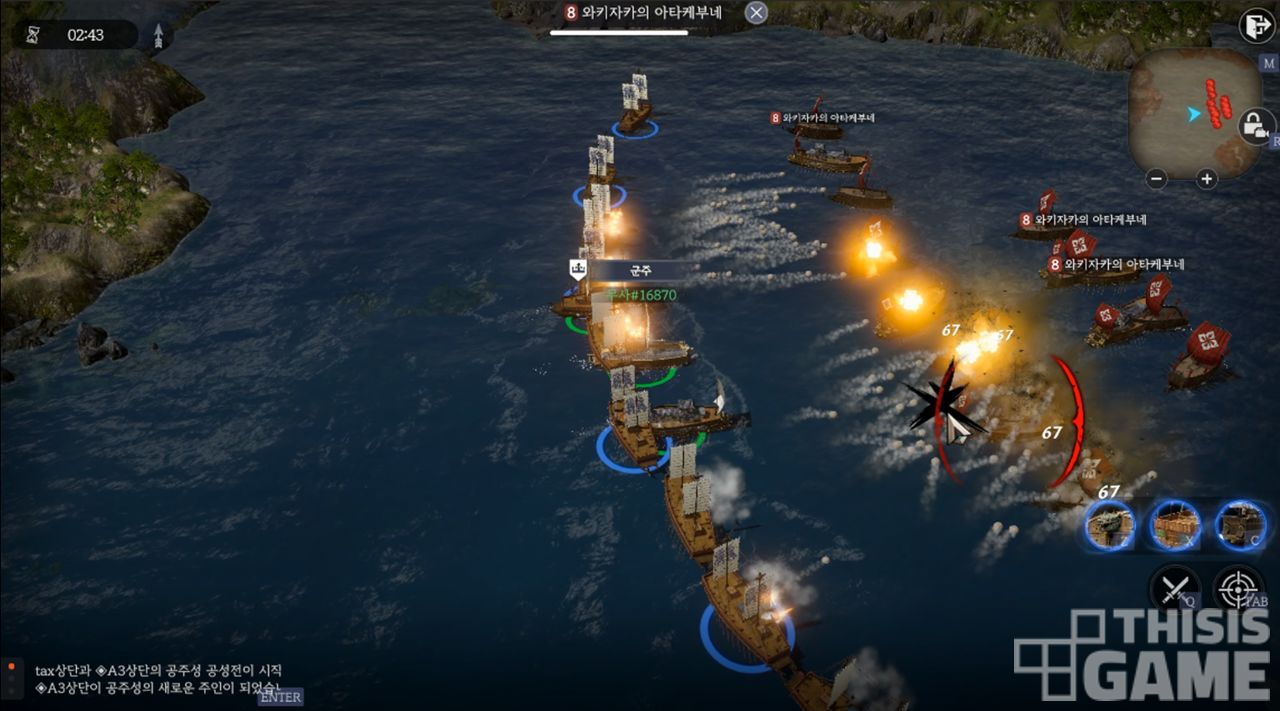Zoom out the minimap with minus
Screen dimensions: 1280x711
(1157, 180)
